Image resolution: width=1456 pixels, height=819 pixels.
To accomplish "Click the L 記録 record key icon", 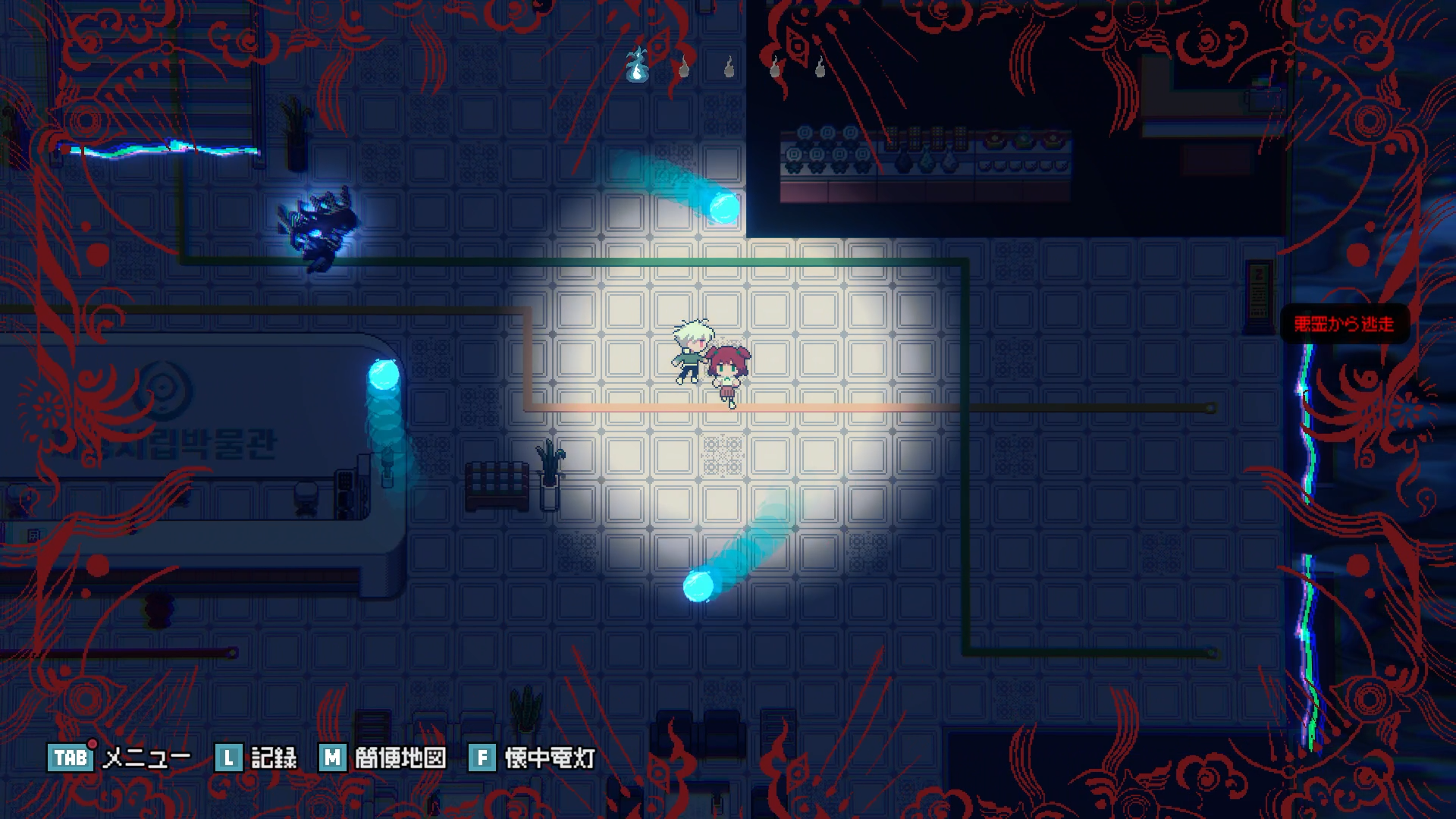I will tap(227, 756).
